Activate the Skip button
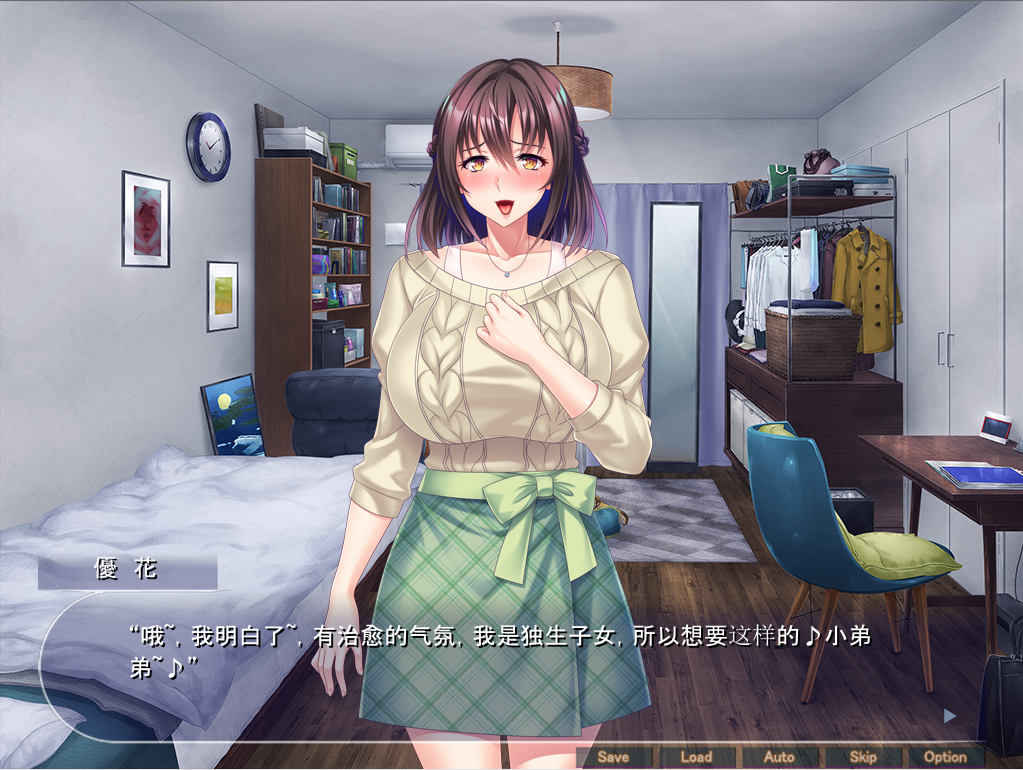The height and width of the screenshot is (770, 1023). coord(862,757)
